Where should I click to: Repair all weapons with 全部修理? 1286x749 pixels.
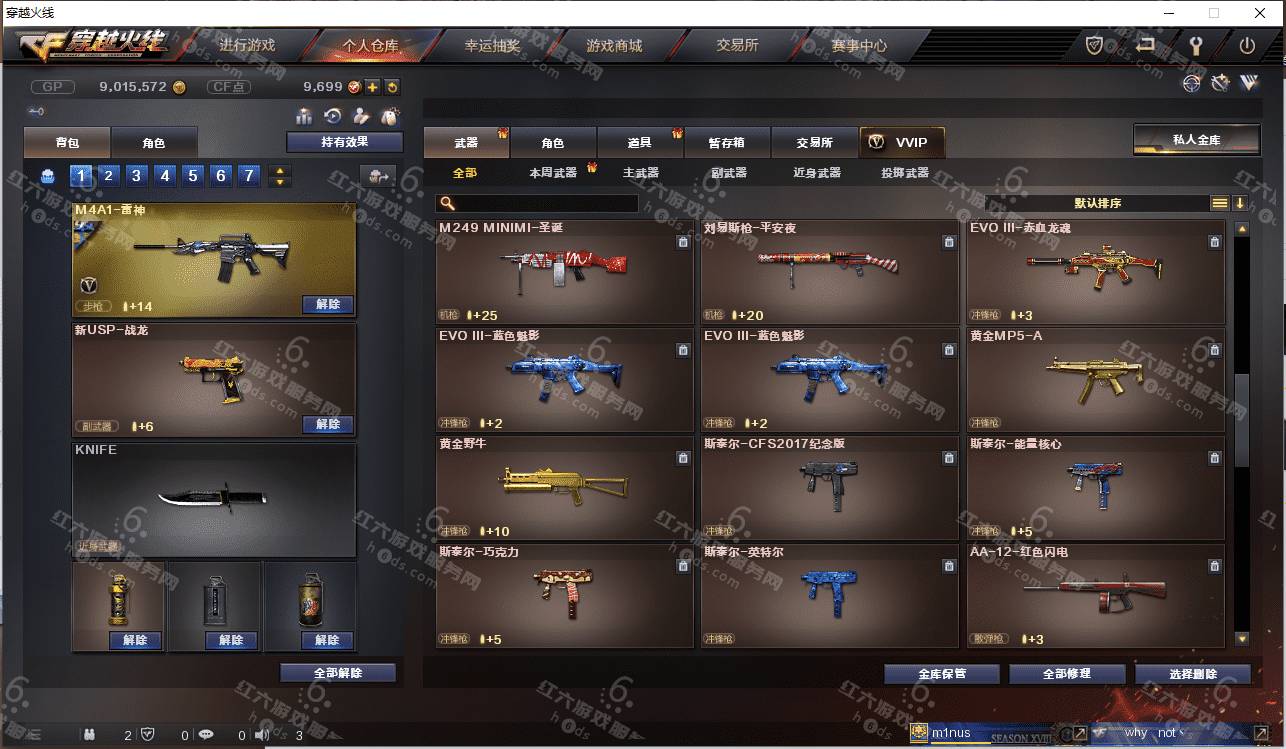[1067, 674]
